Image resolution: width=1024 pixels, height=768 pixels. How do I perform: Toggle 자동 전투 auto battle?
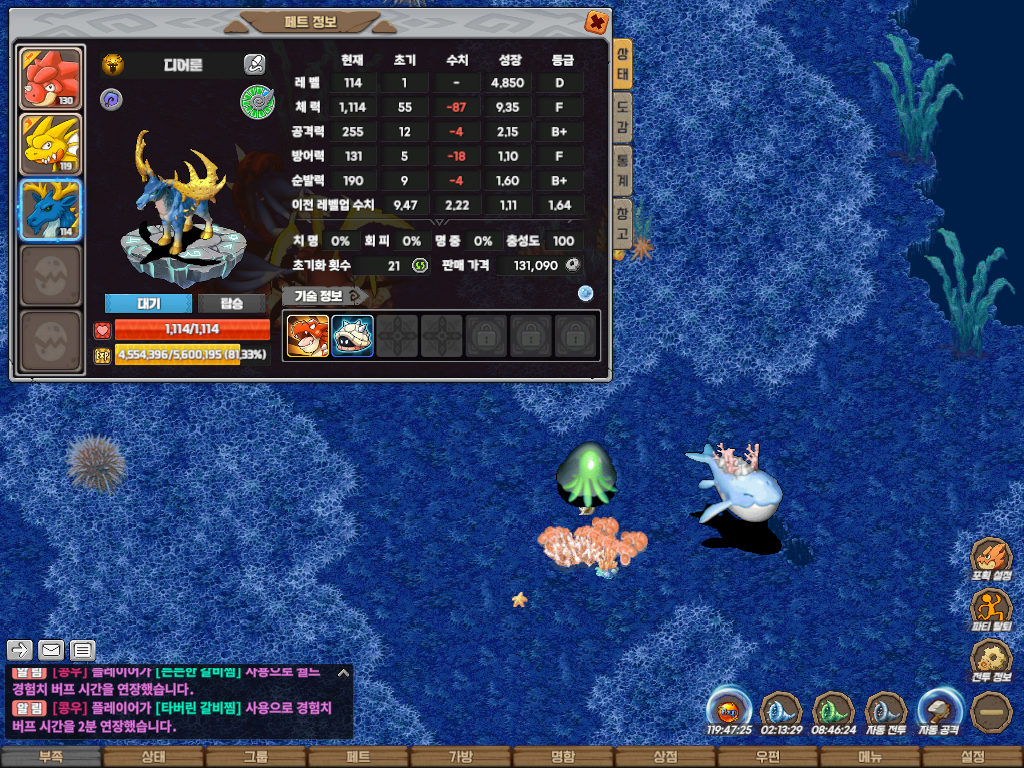point(885,711)
